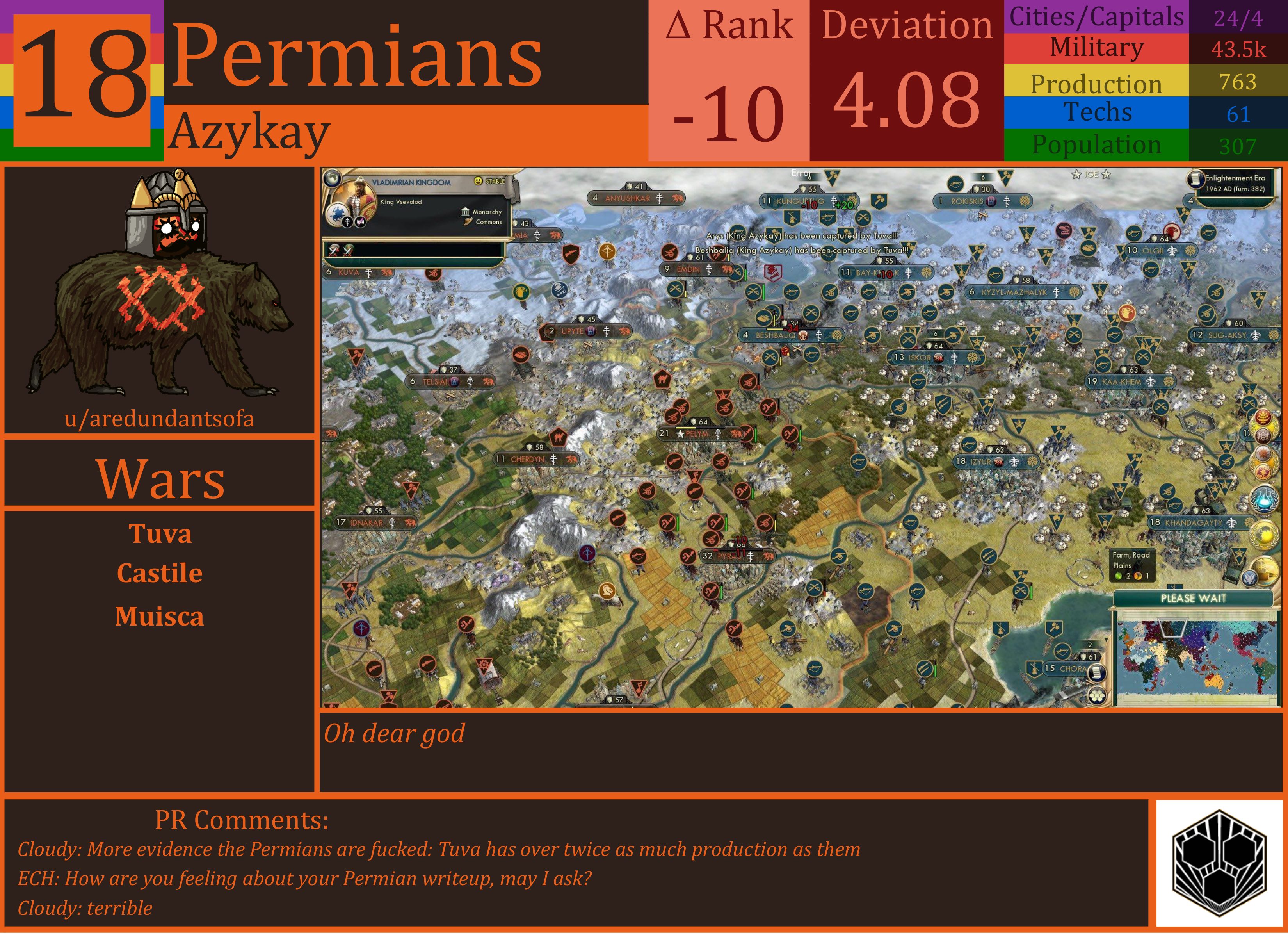Expand the Khandagayty city banner
Viewport: 1288px width, 934px height.
coord(1187,523)
